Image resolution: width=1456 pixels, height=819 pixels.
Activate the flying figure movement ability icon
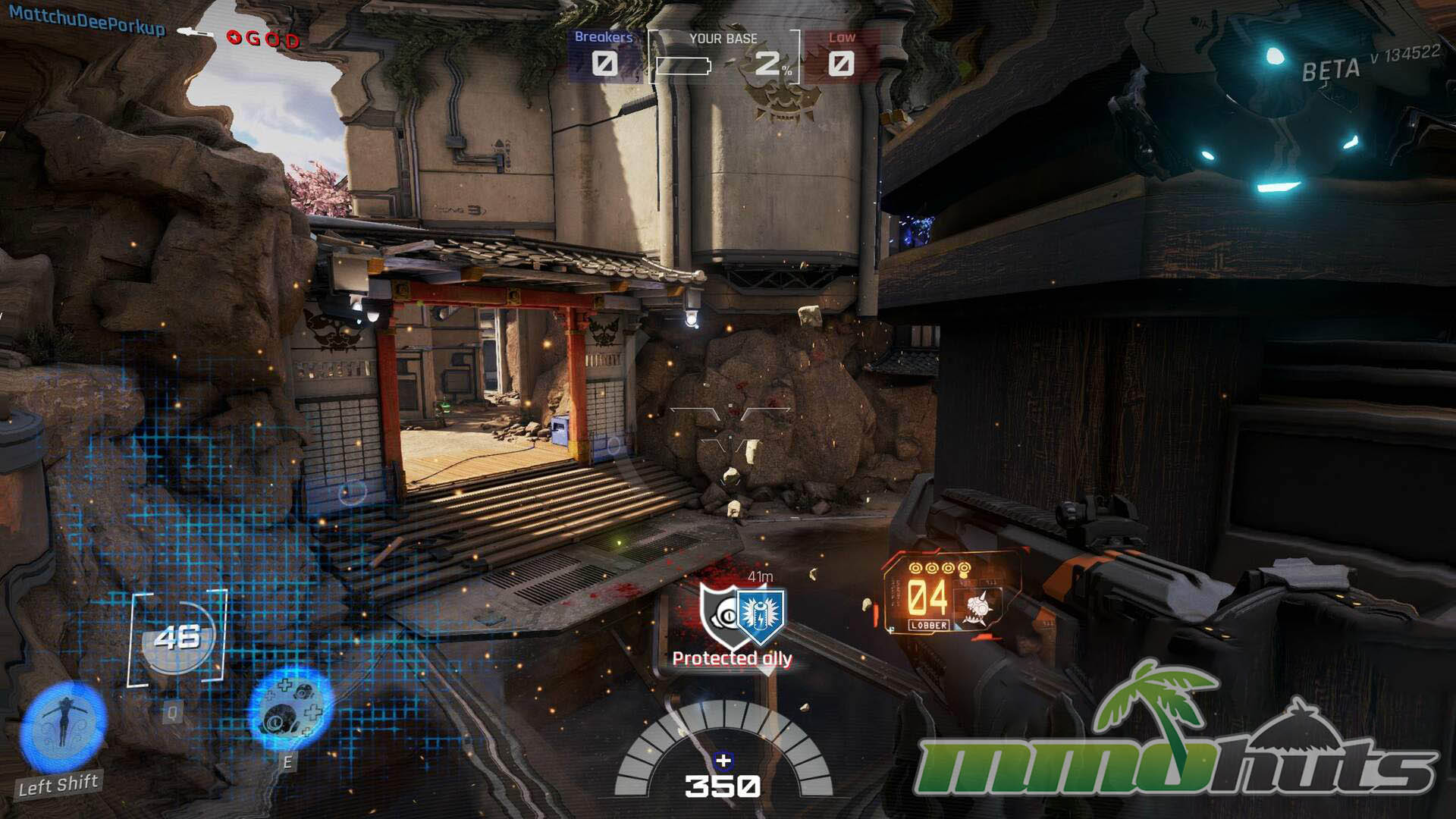[62, 725]
